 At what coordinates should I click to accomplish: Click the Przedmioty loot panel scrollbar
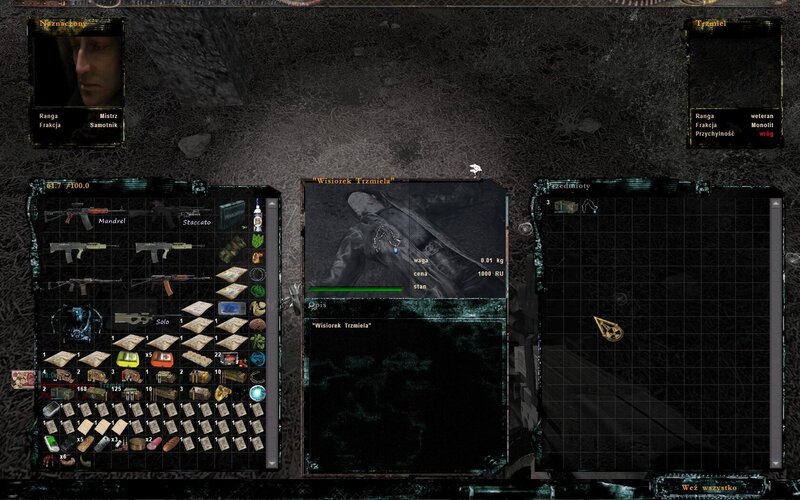775,330
